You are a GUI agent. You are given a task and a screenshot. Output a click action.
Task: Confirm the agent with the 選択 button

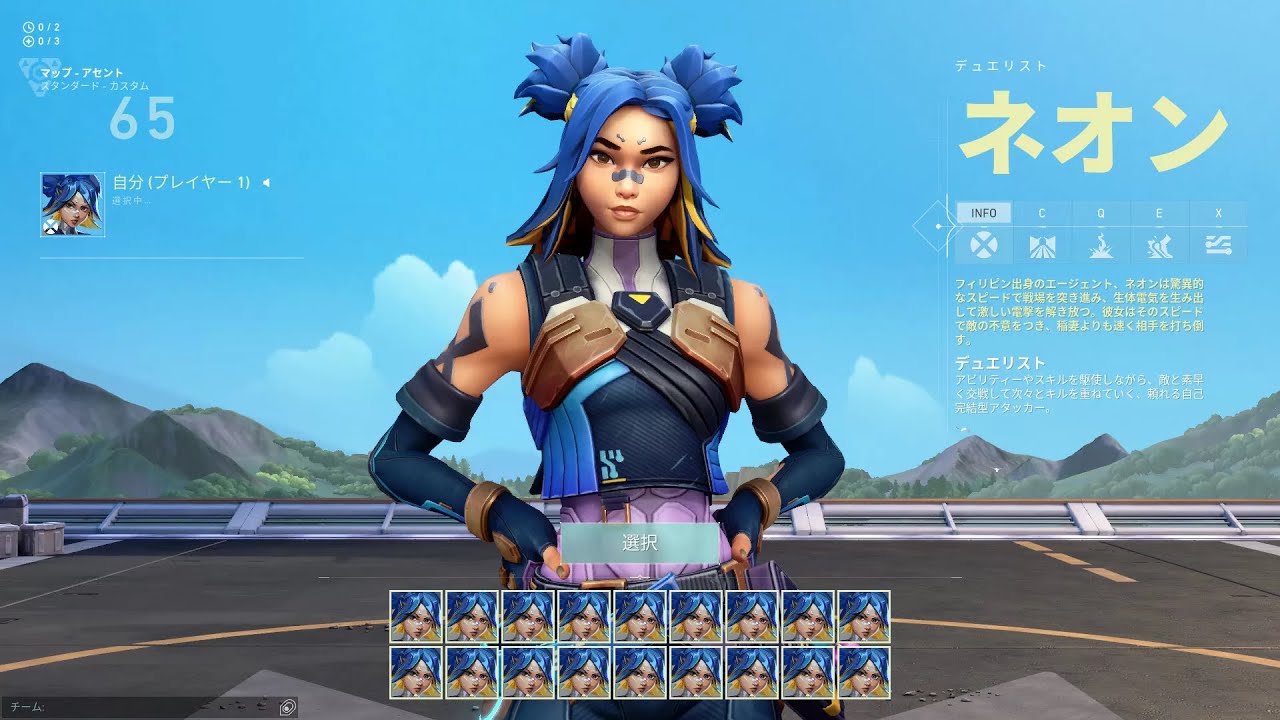tap(639, 543)
